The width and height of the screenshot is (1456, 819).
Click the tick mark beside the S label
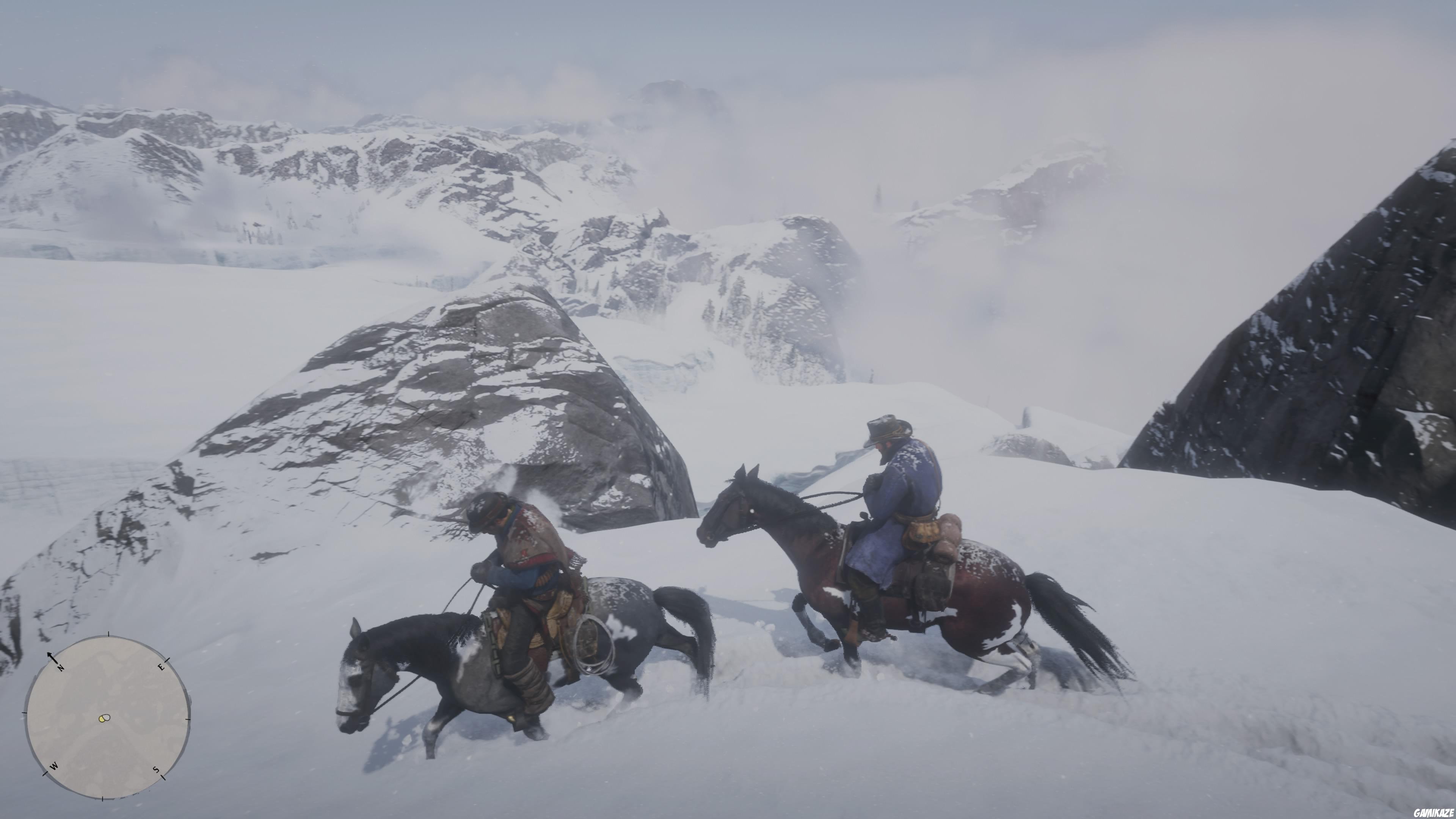pyautogui.click(x=163, y=778)
